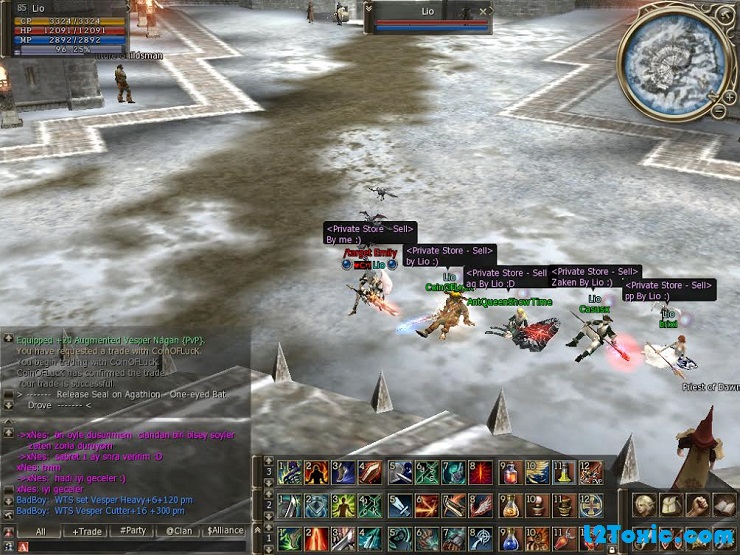Image resolution: width=740 pixels, height=555 pixels.
Task: Open the book menu icon
Action: pyautogui.click(x=723, y=504)
